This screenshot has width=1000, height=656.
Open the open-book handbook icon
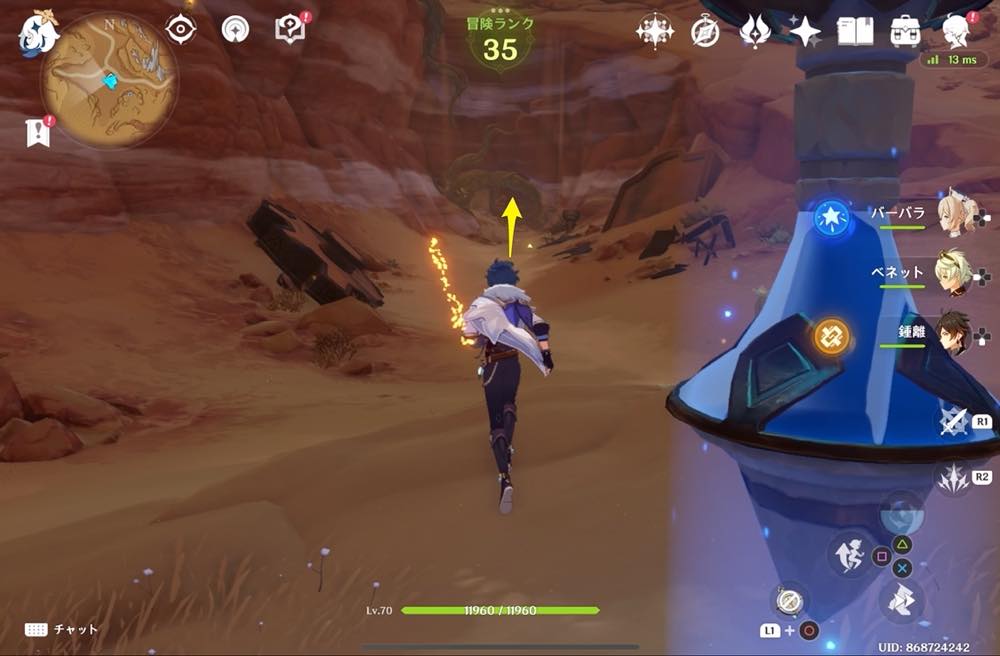pyautogui.click(x=857, y=32)
